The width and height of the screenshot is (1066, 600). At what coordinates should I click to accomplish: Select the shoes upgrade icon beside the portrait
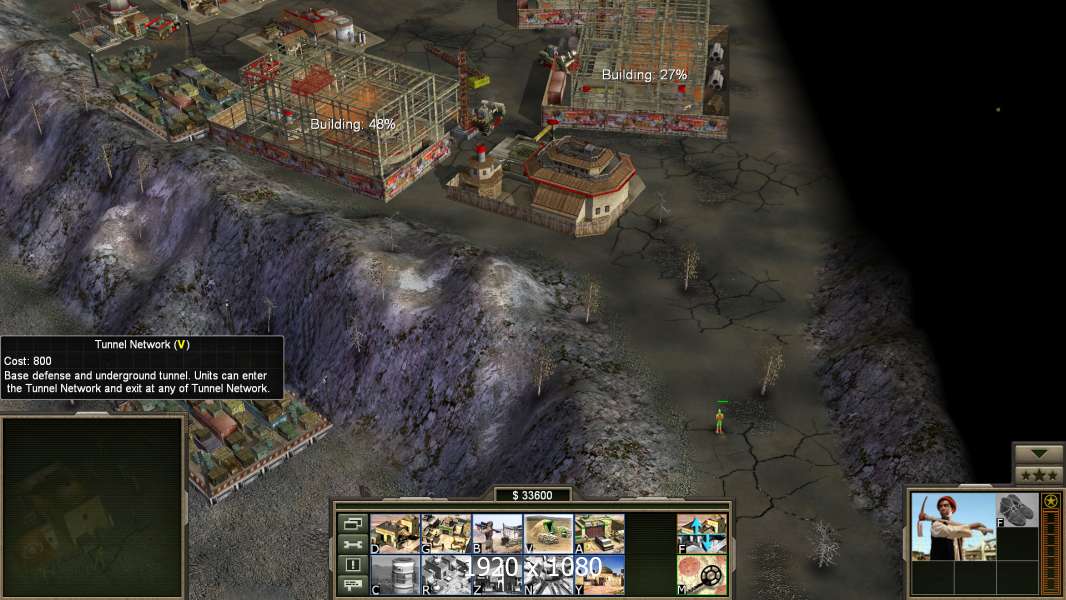1018,509
